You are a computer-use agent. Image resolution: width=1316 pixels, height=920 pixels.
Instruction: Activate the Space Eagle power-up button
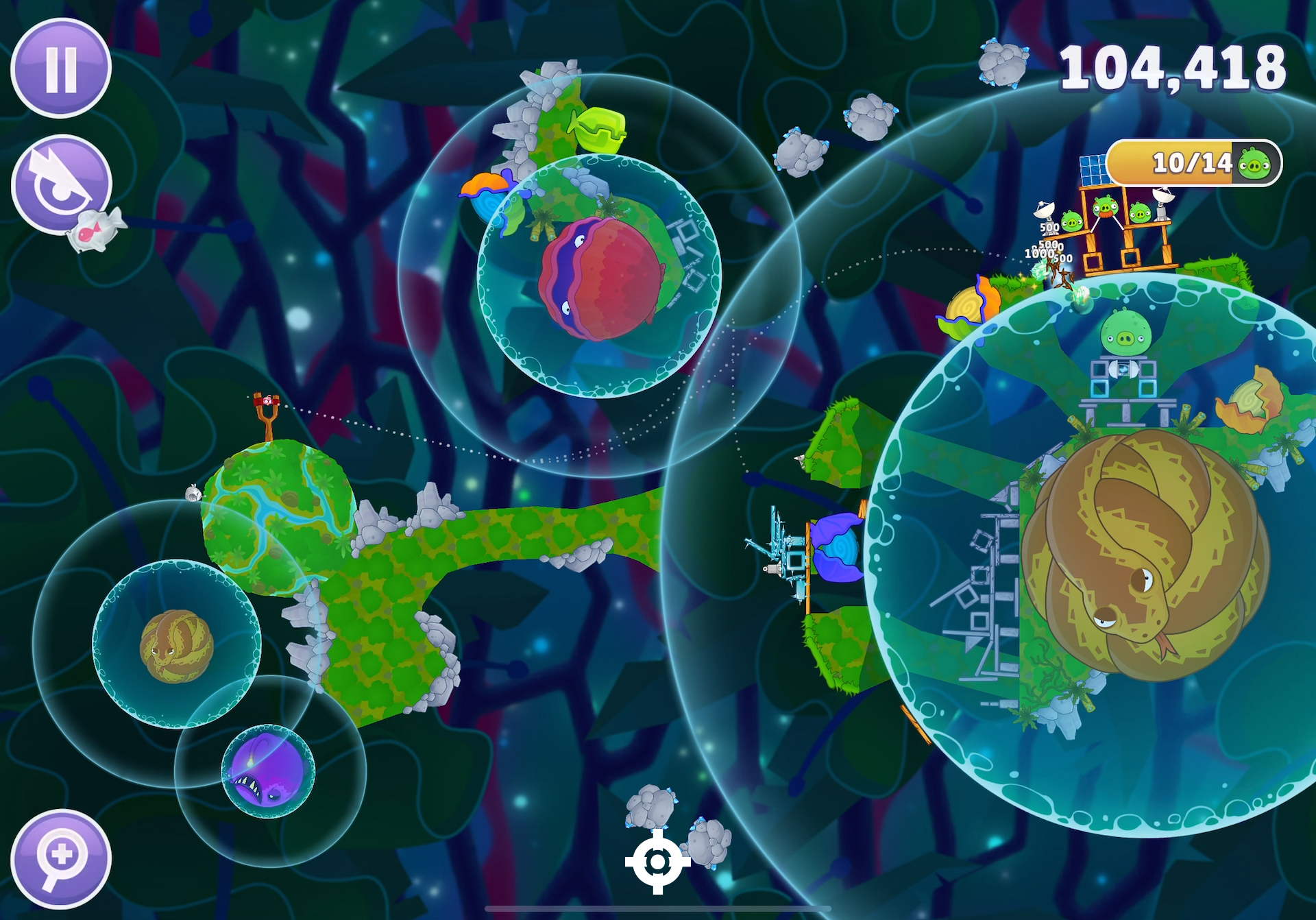tap(60, 183)
